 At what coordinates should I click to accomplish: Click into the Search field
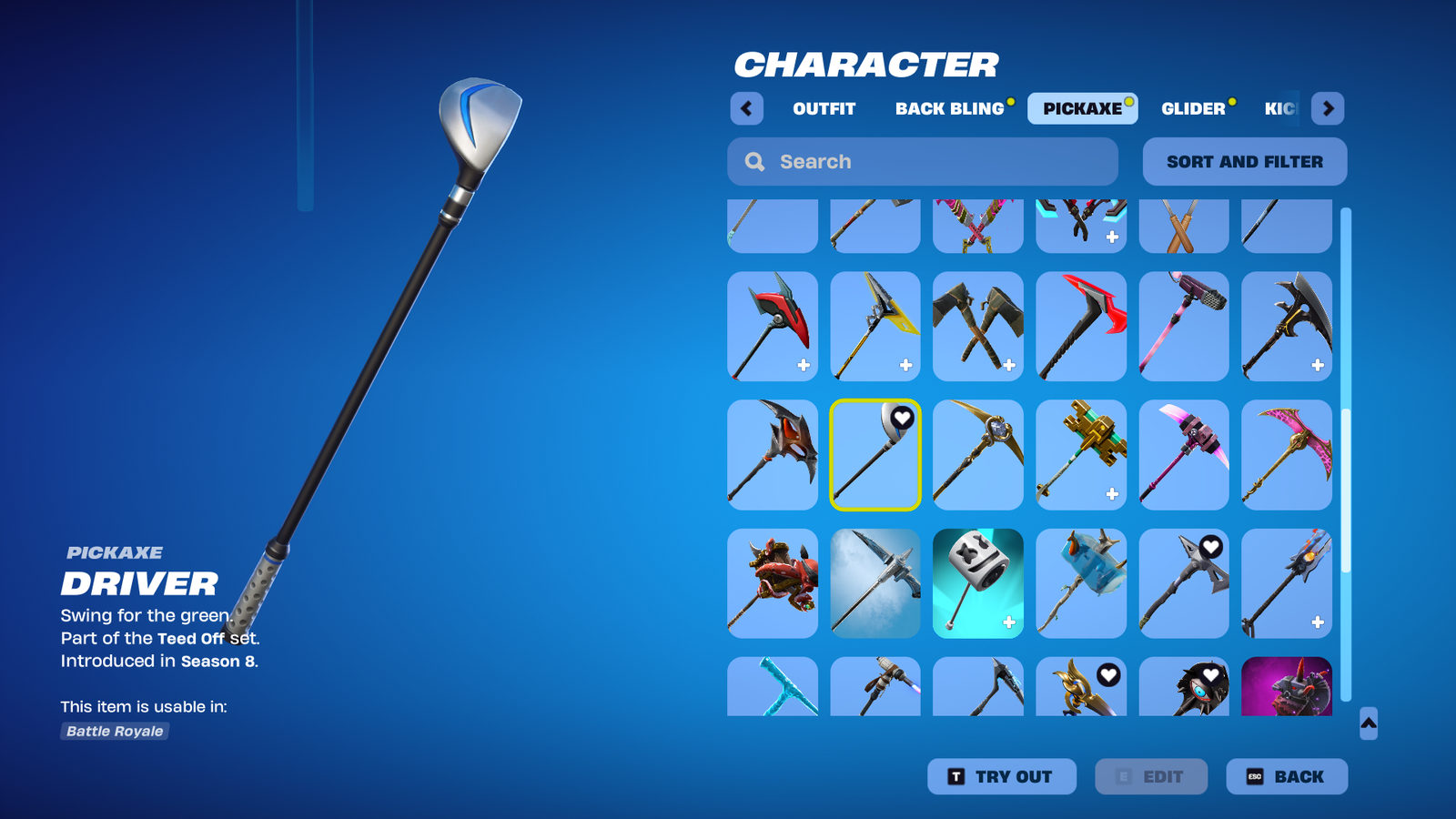coord(923,162)
